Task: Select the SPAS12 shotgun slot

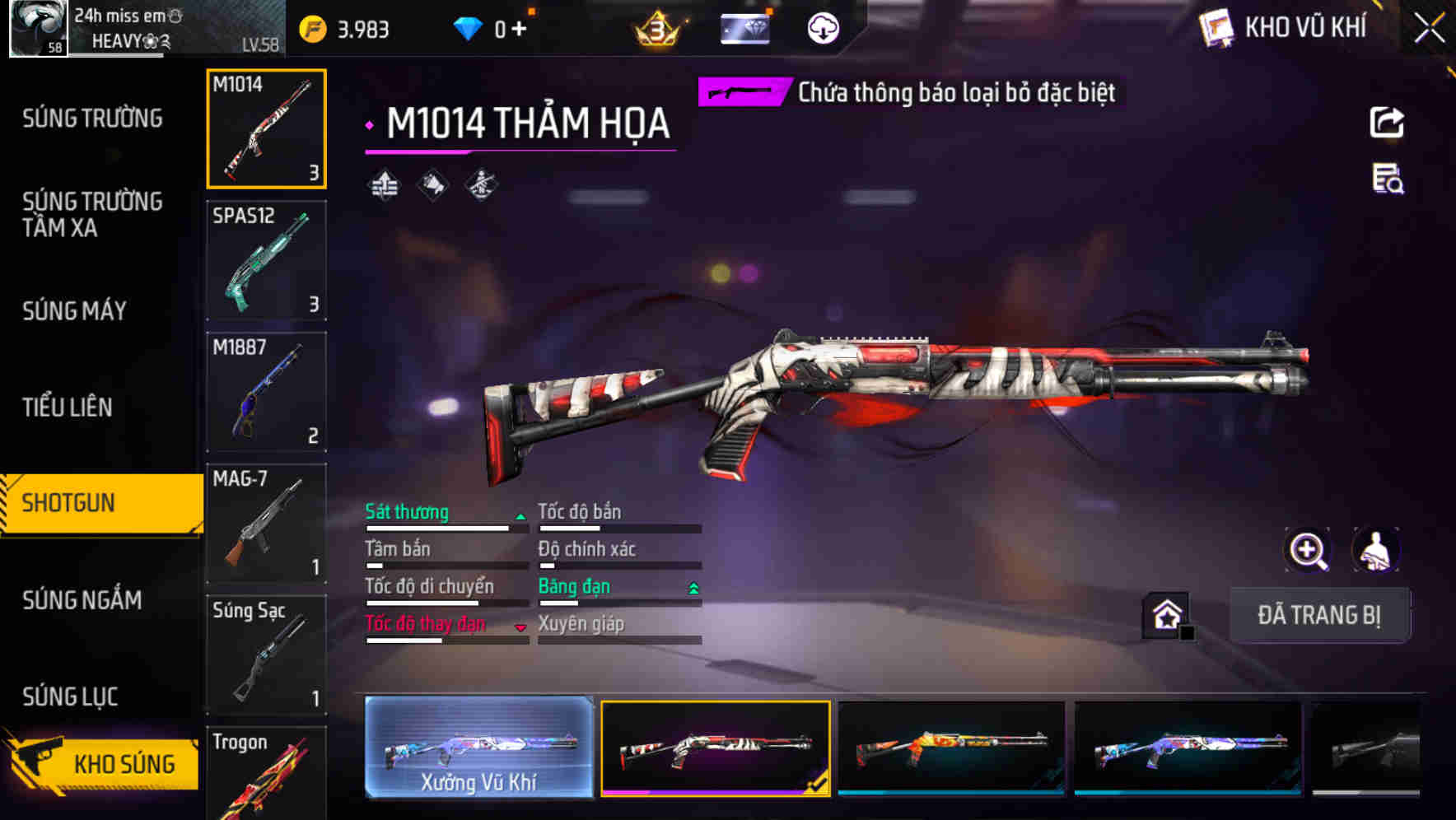Action: coord(266,260)
